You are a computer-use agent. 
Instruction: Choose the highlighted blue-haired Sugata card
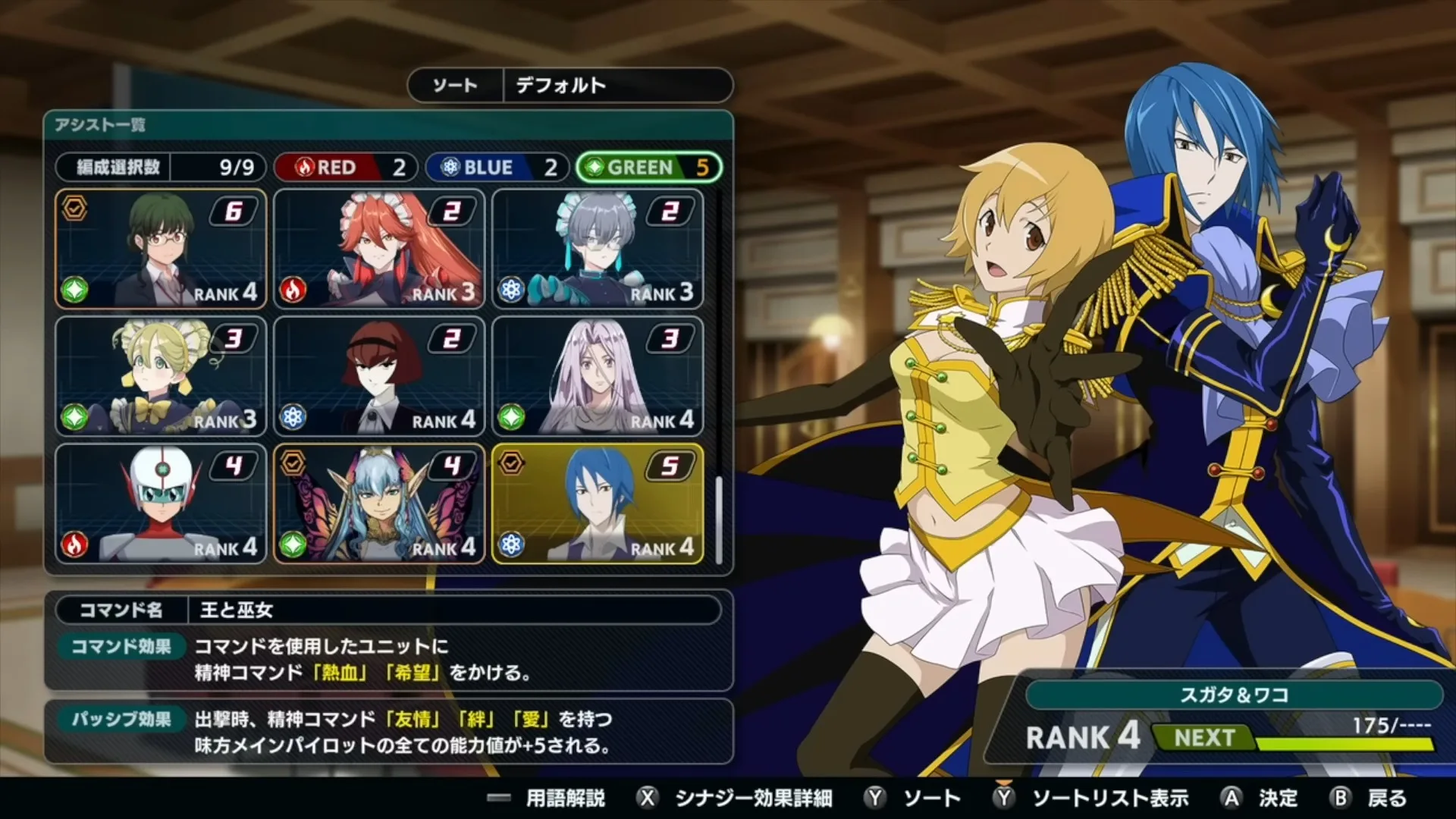(x=598, y=504)
